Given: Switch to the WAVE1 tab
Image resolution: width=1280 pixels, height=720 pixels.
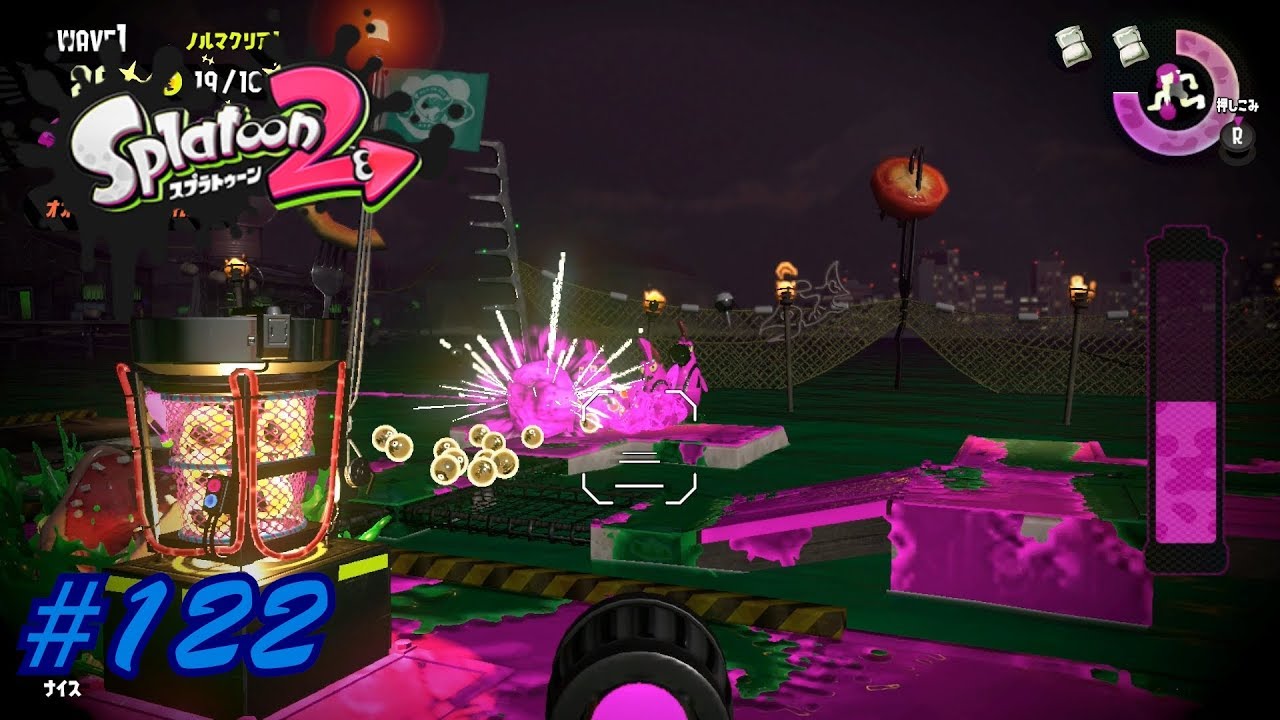Looking at the screenshot, I should pyautogui.click(x=93, y=37).
